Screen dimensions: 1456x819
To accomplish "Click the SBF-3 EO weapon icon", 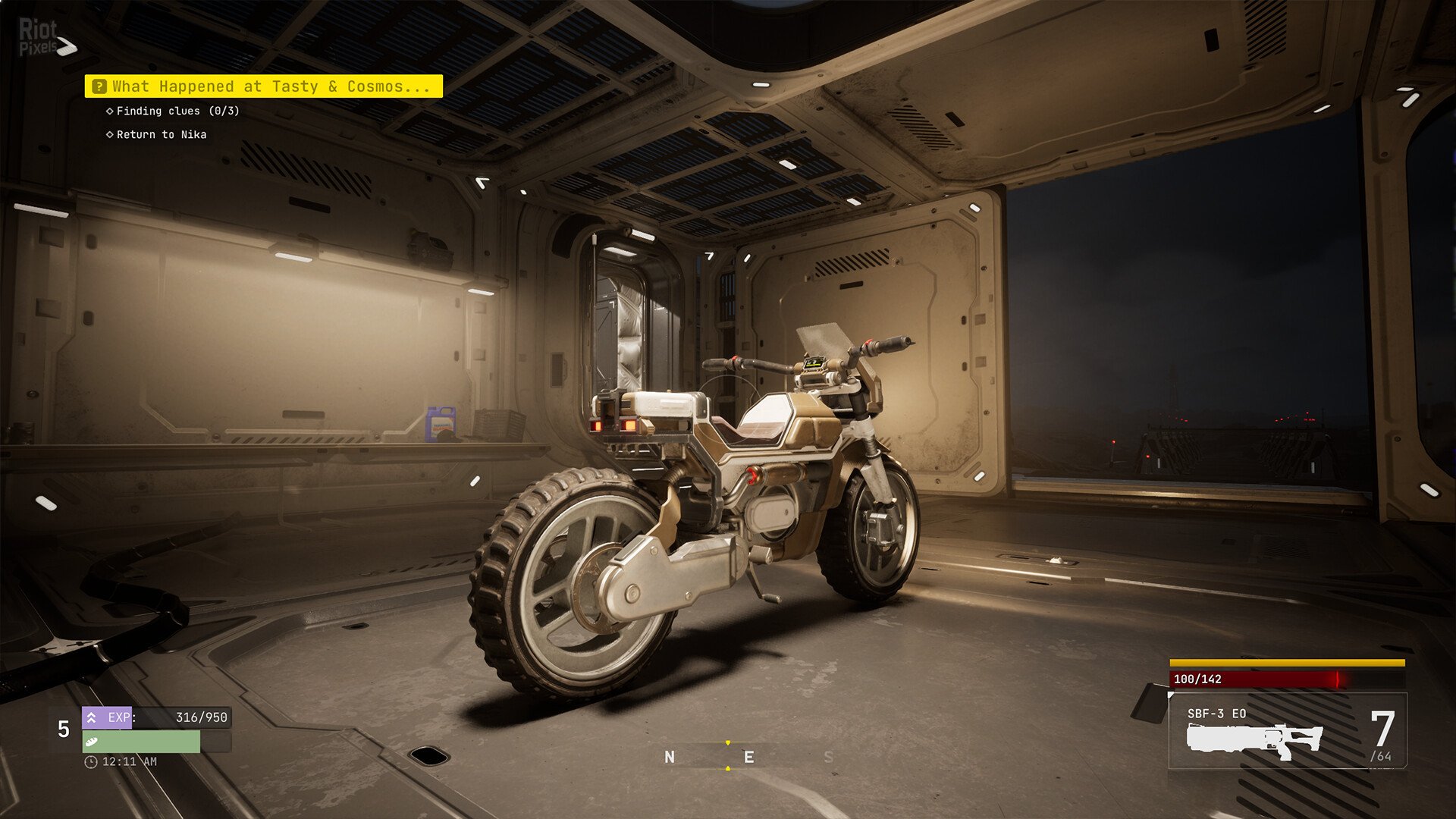I will [x=1254, y=739].
